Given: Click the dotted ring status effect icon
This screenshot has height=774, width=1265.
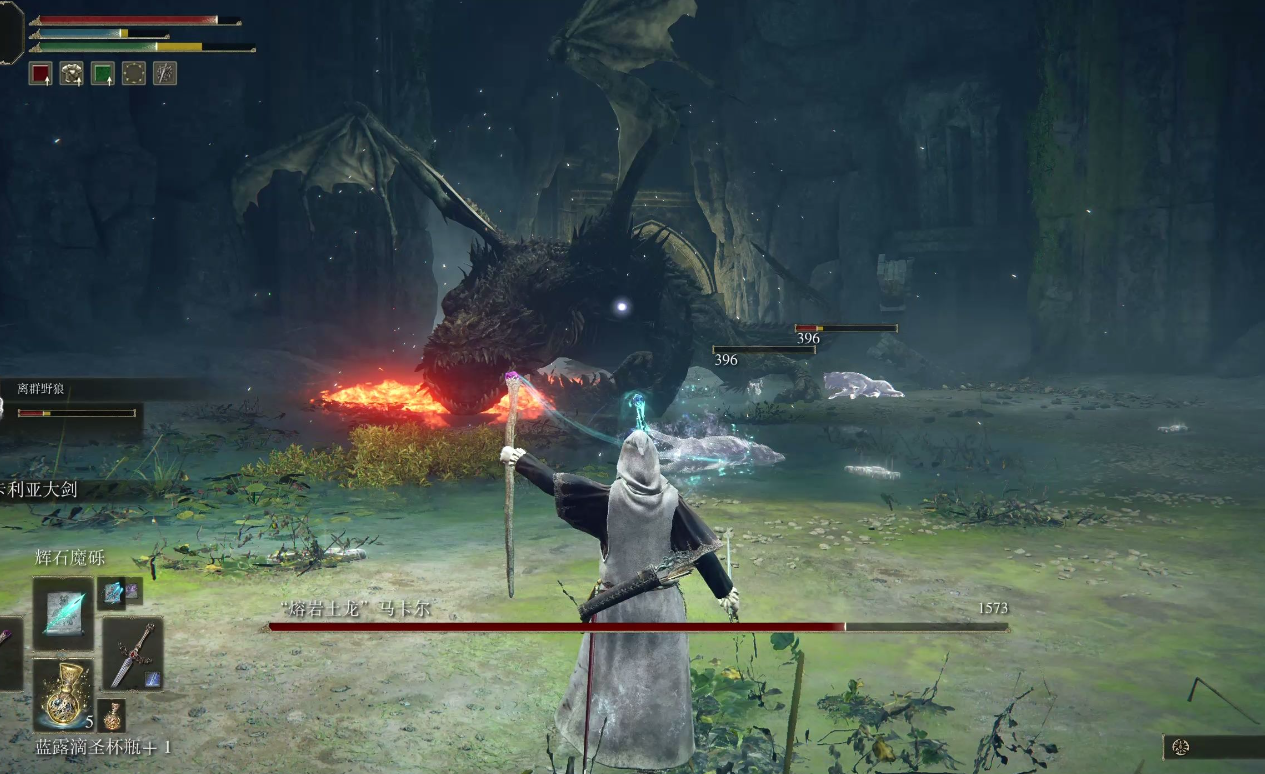Looking at the screenshot, I should pos(133,73).
